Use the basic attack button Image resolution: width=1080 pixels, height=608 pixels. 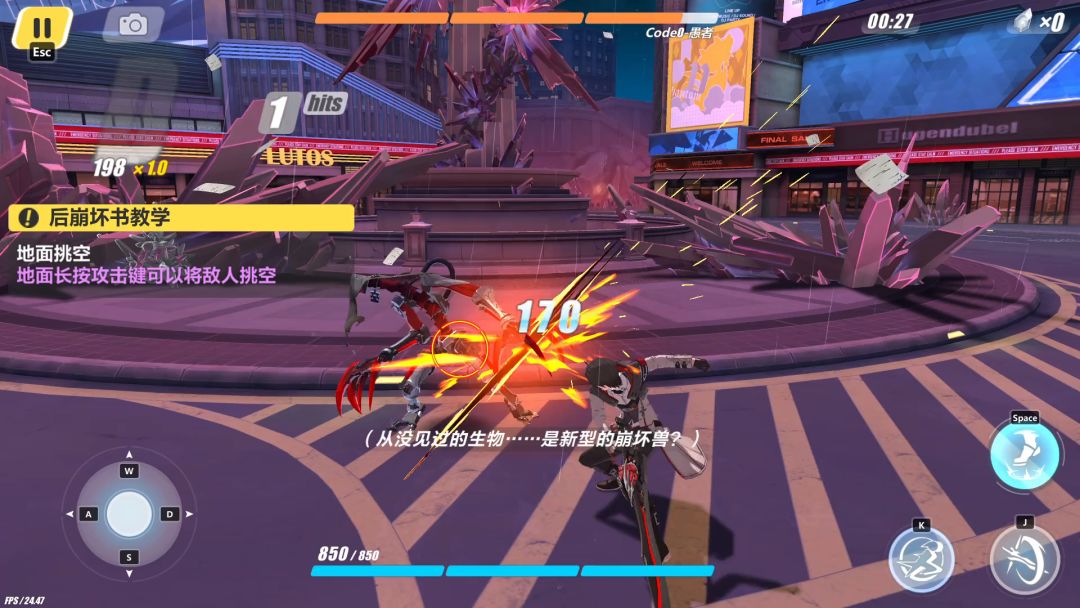click(x=1024, y=558)
